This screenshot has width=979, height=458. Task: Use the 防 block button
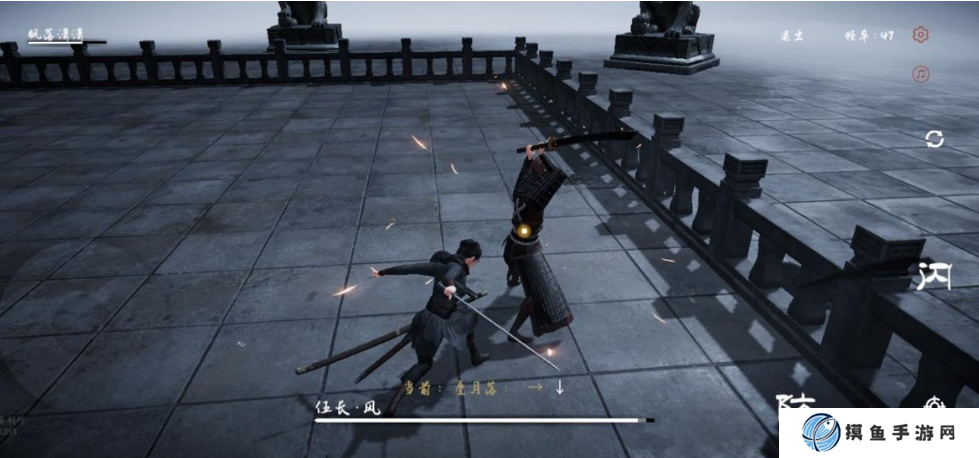(x=797, y=401)
